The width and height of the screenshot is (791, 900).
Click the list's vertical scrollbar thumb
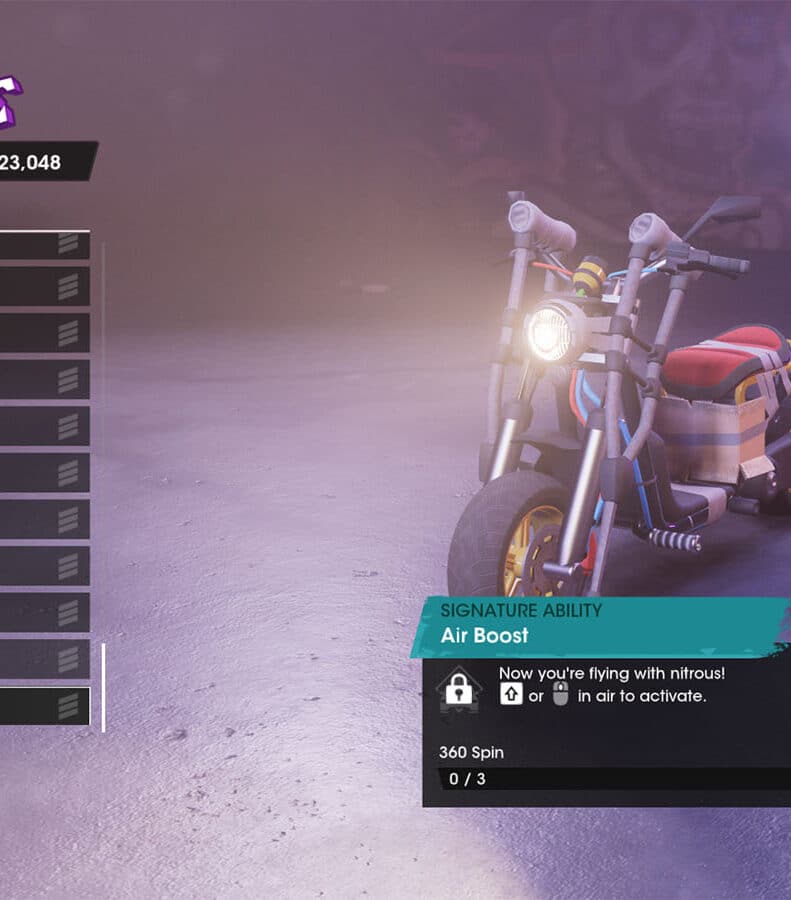click(103, 687)
